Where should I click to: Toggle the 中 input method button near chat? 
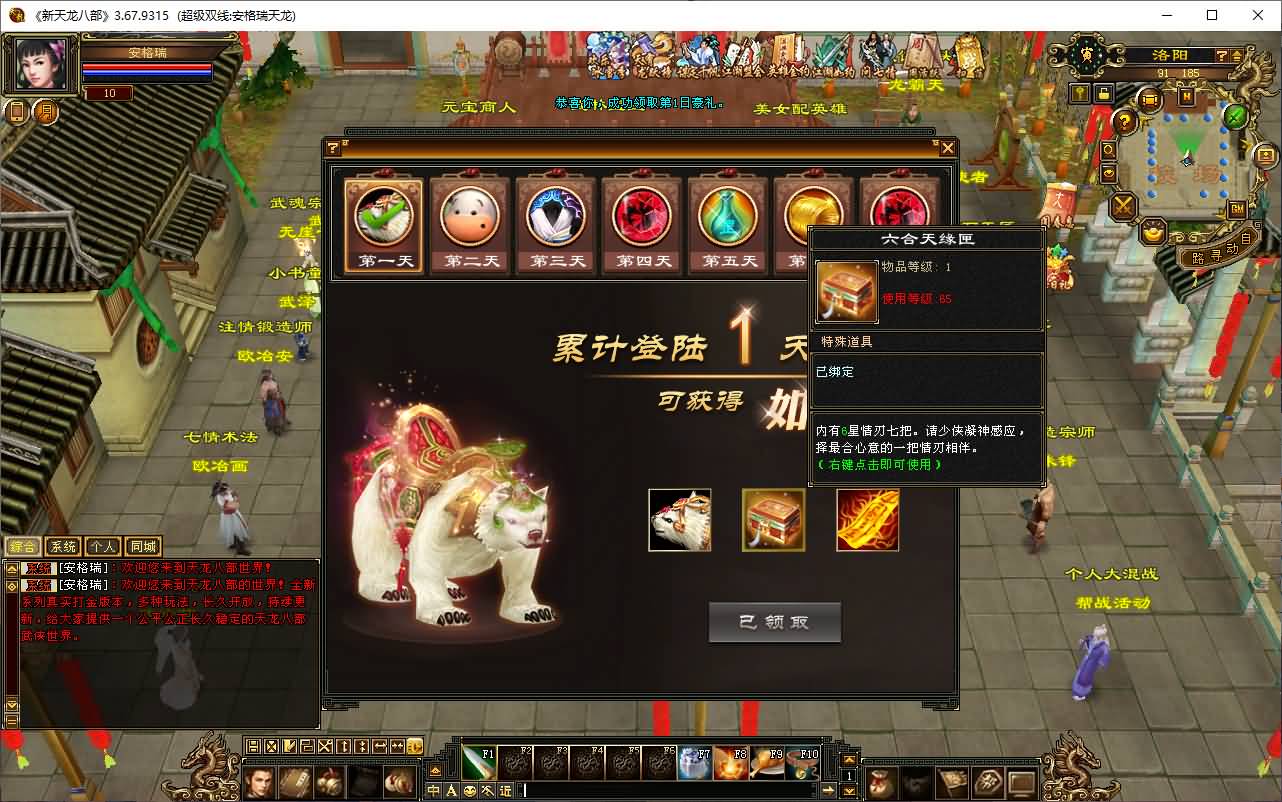[x=432, y=791]
